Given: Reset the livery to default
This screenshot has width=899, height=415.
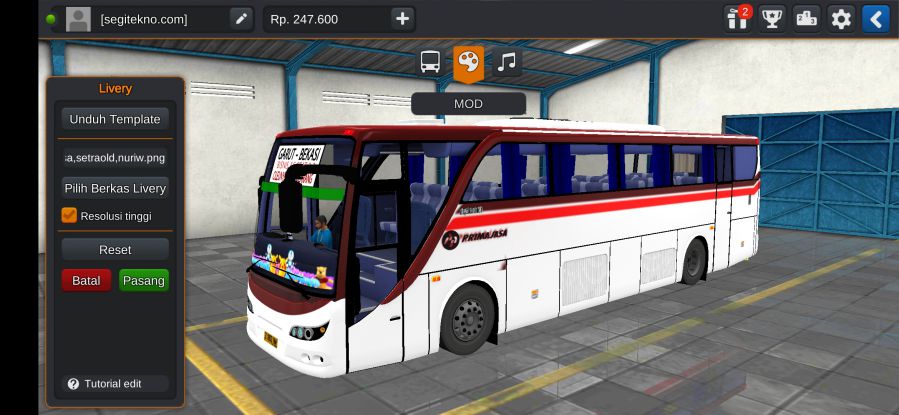Looking at the screenshot, I should (114, 249).
